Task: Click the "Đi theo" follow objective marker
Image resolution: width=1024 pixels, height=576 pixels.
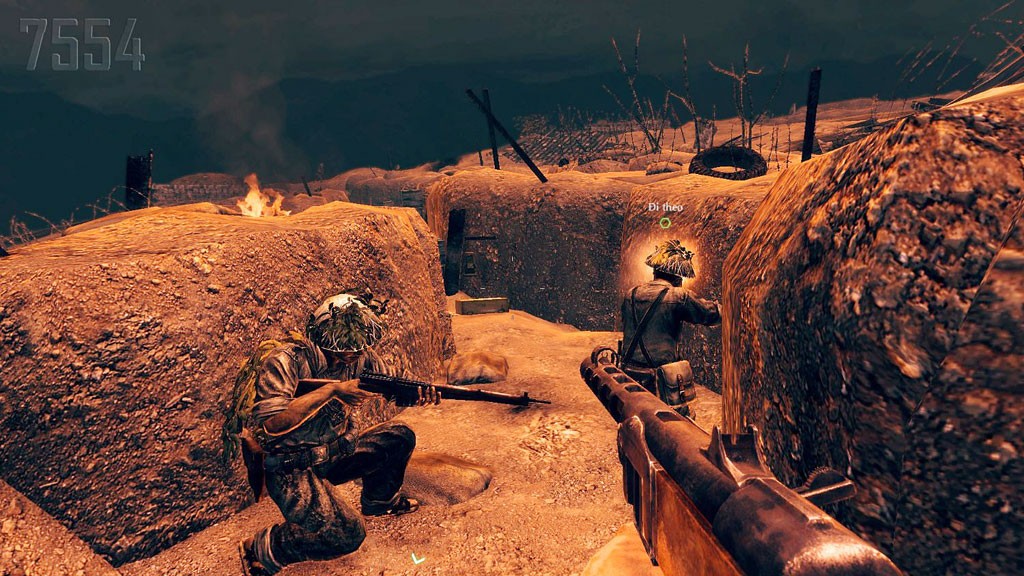Action: point(665,222)
